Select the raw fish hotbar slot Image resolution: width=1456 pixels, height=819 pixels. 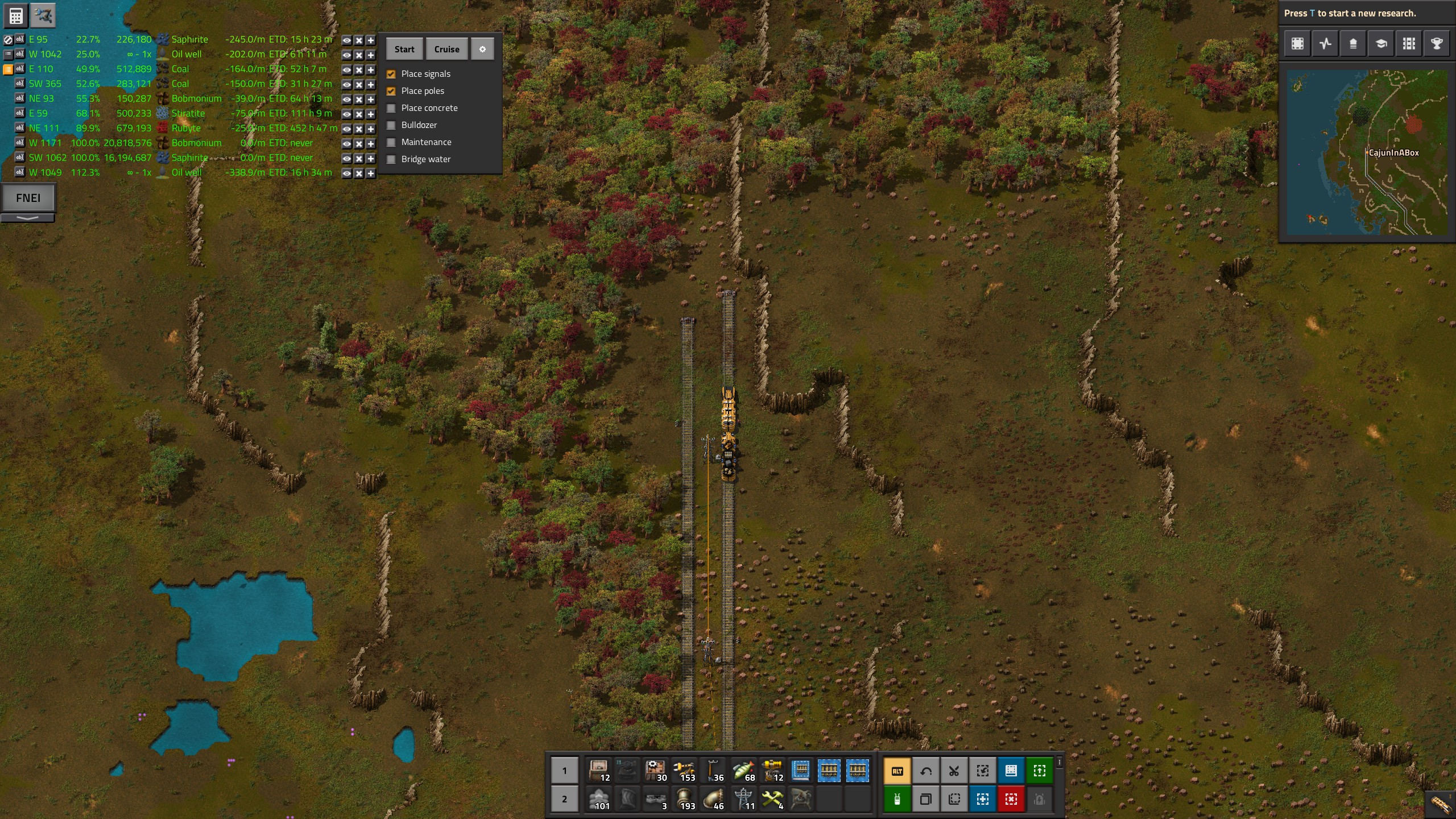(743, 771)
